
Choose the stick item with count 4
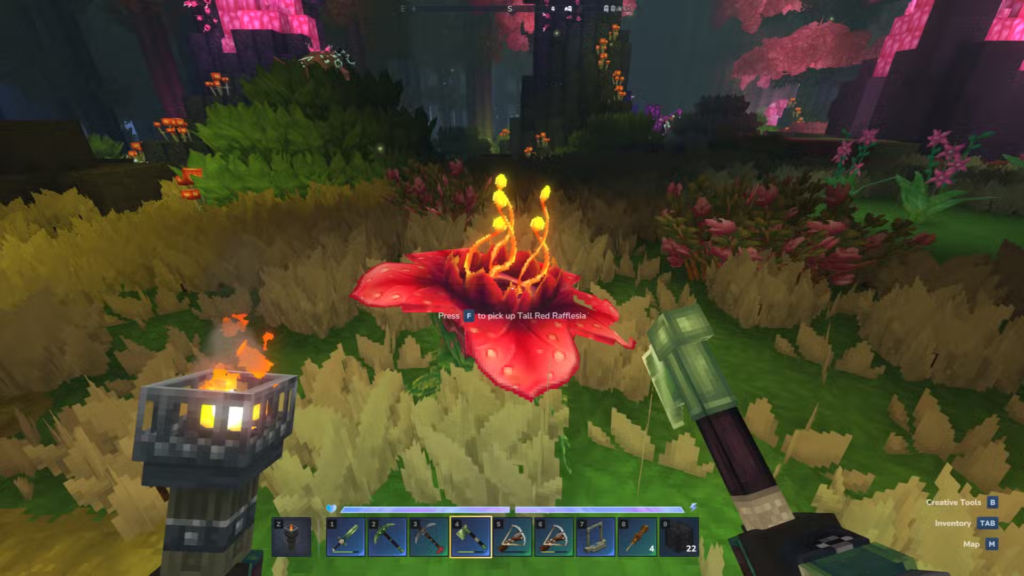click(637, 537)
